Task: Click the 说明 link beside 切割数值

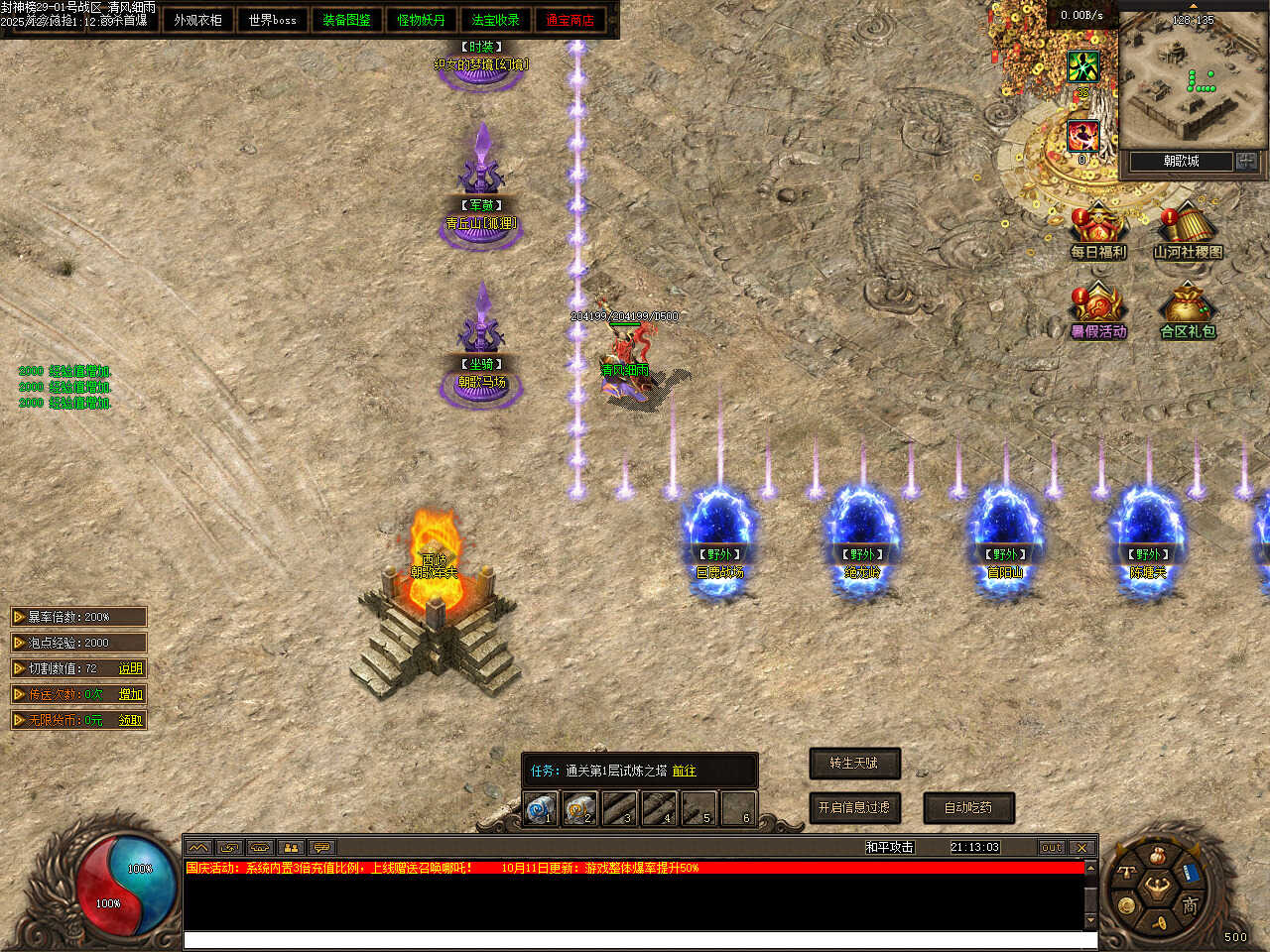Action: [x=131, y=668]
